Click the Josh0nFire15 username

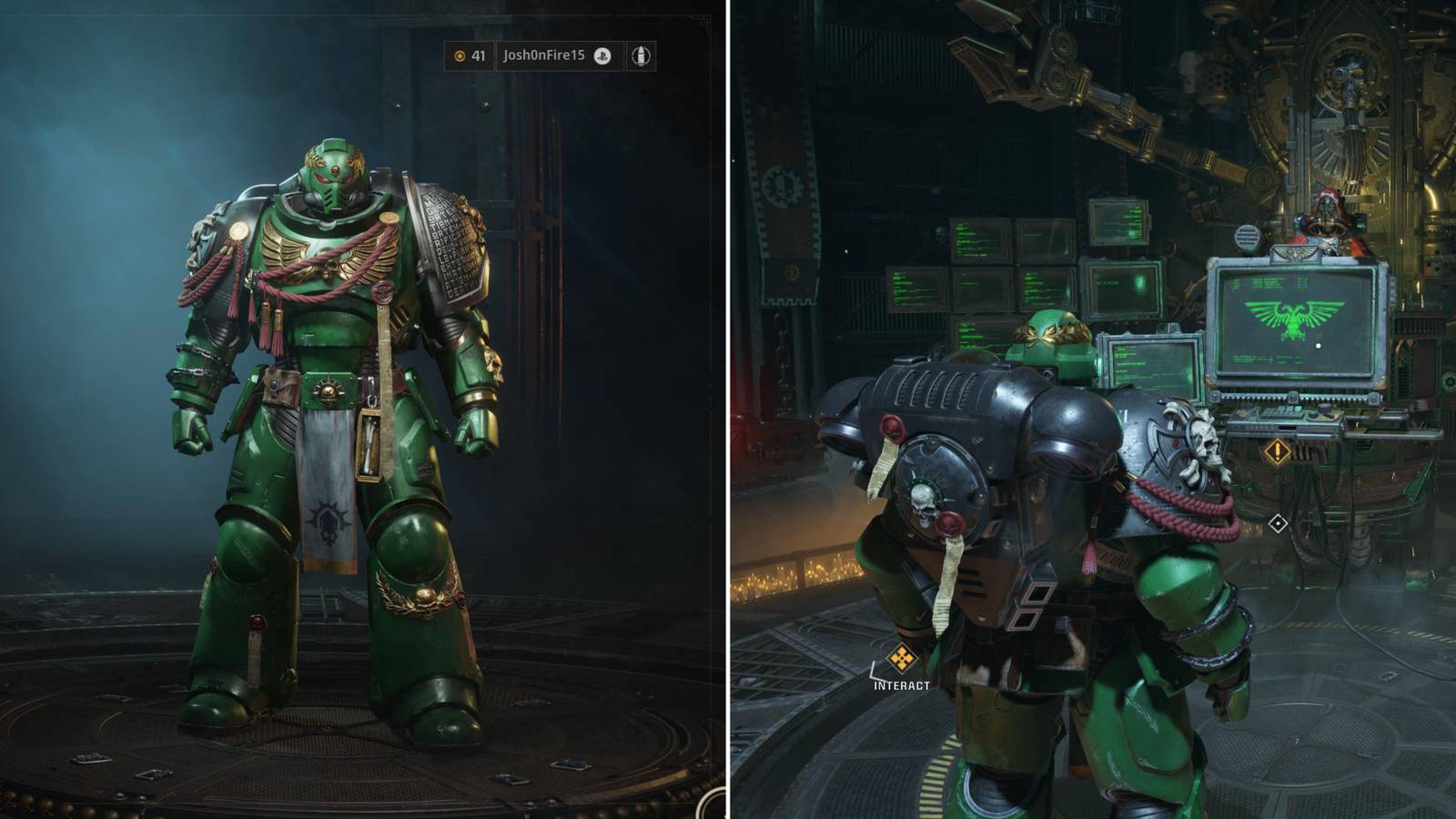[x=546, y=55]
